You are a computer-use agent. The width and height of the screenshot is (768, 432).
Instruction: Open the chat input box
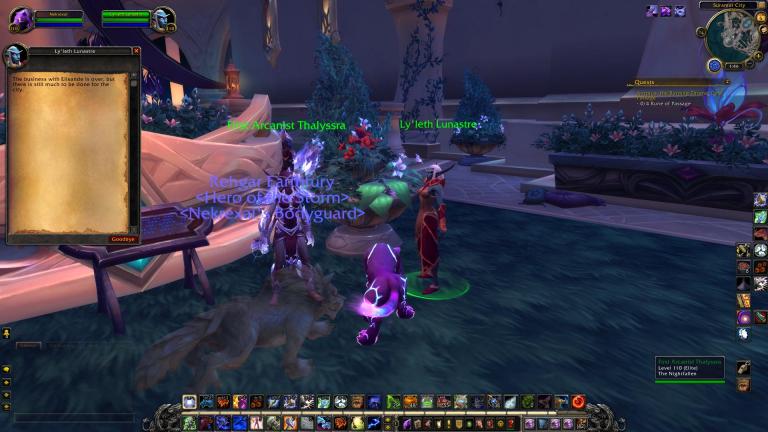pyautogui.click(x=75, y=417)
